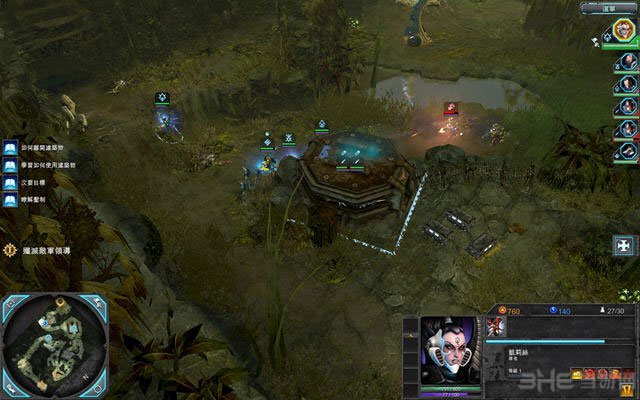Activate the yellow ability icon in the command row

(577, 373)
